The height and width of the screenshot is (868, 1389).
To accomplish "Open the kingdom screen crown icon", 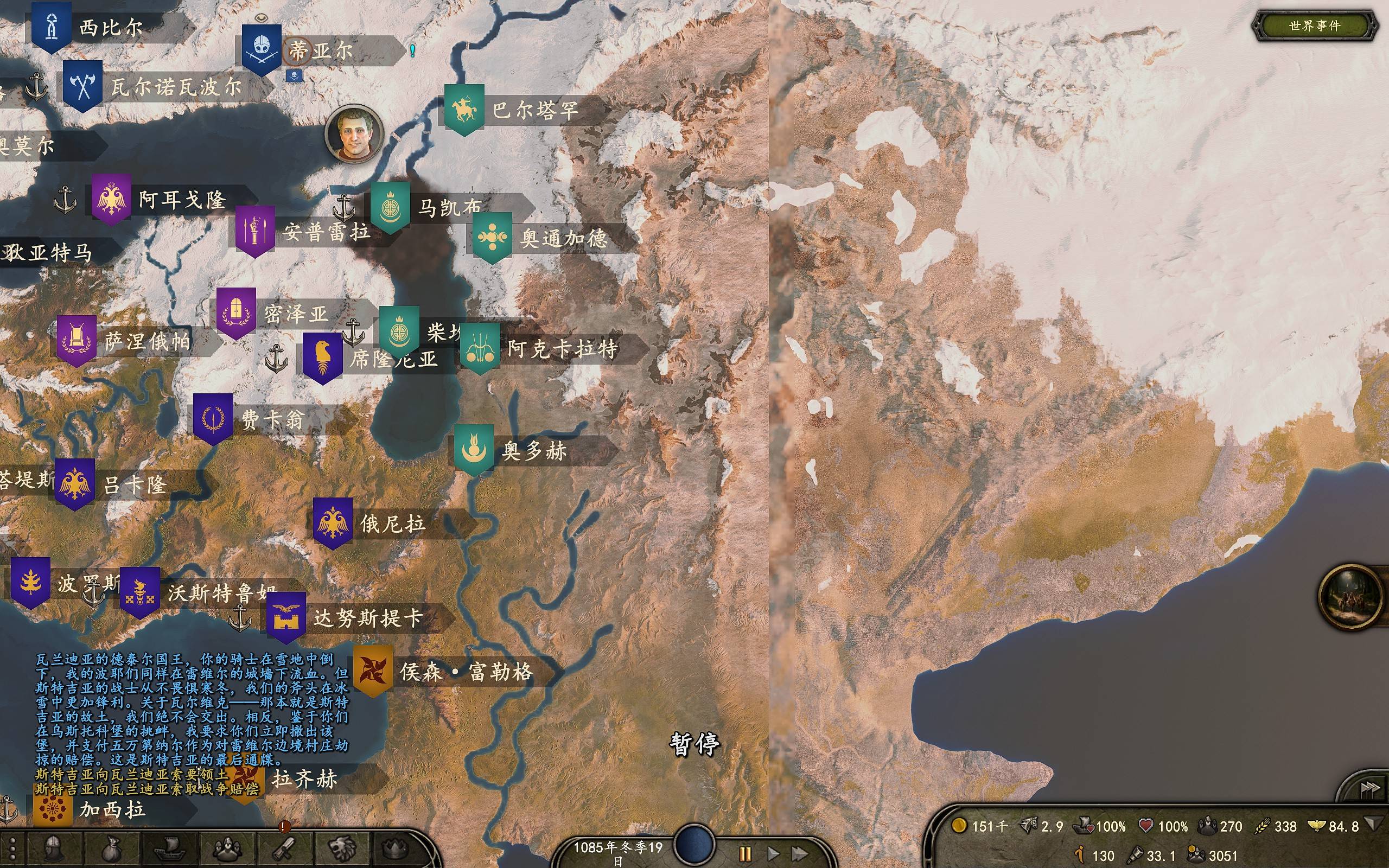I will coord(396,848).
